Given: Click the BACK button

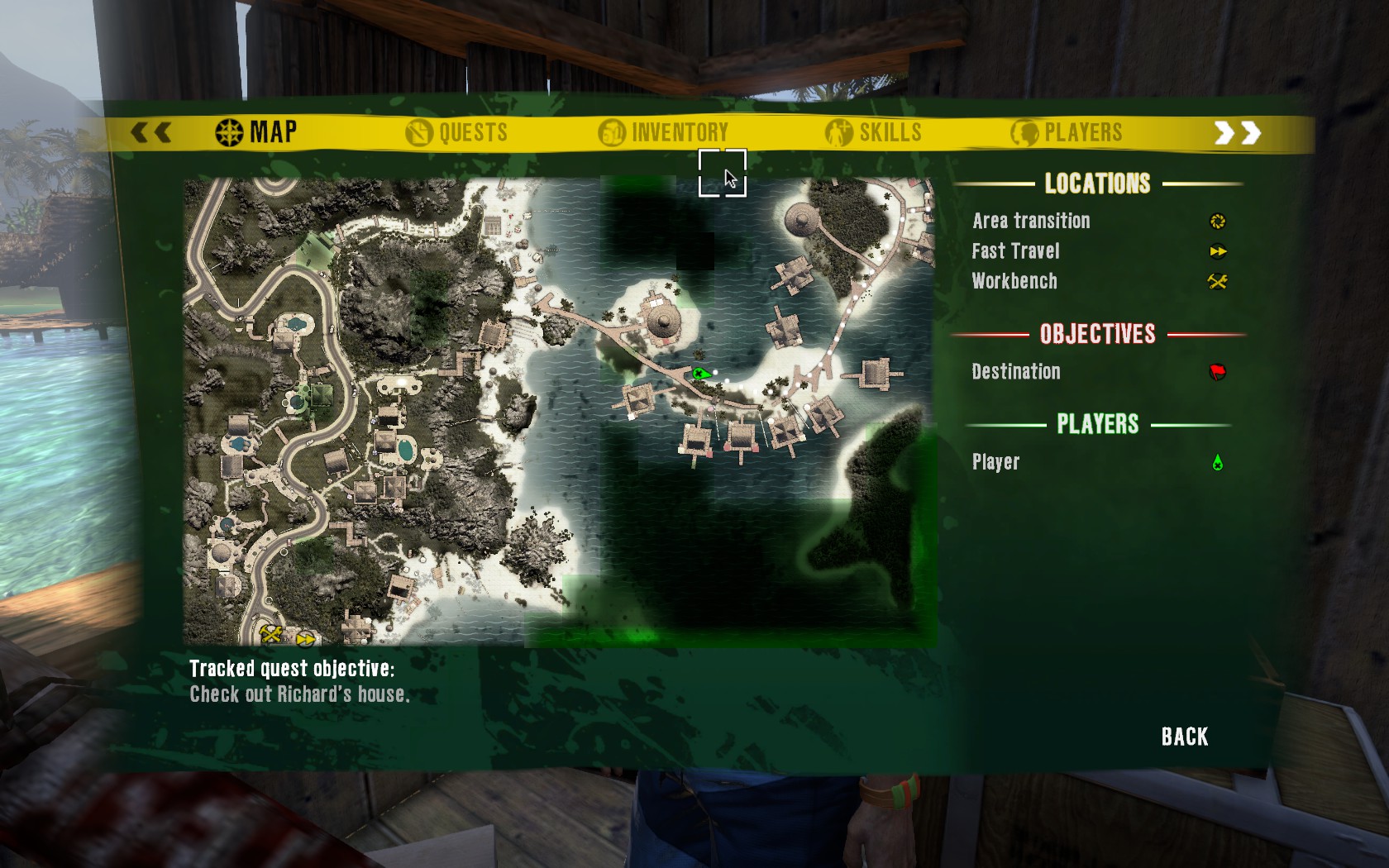Looking at the screenshot, I should point(1184,736).
